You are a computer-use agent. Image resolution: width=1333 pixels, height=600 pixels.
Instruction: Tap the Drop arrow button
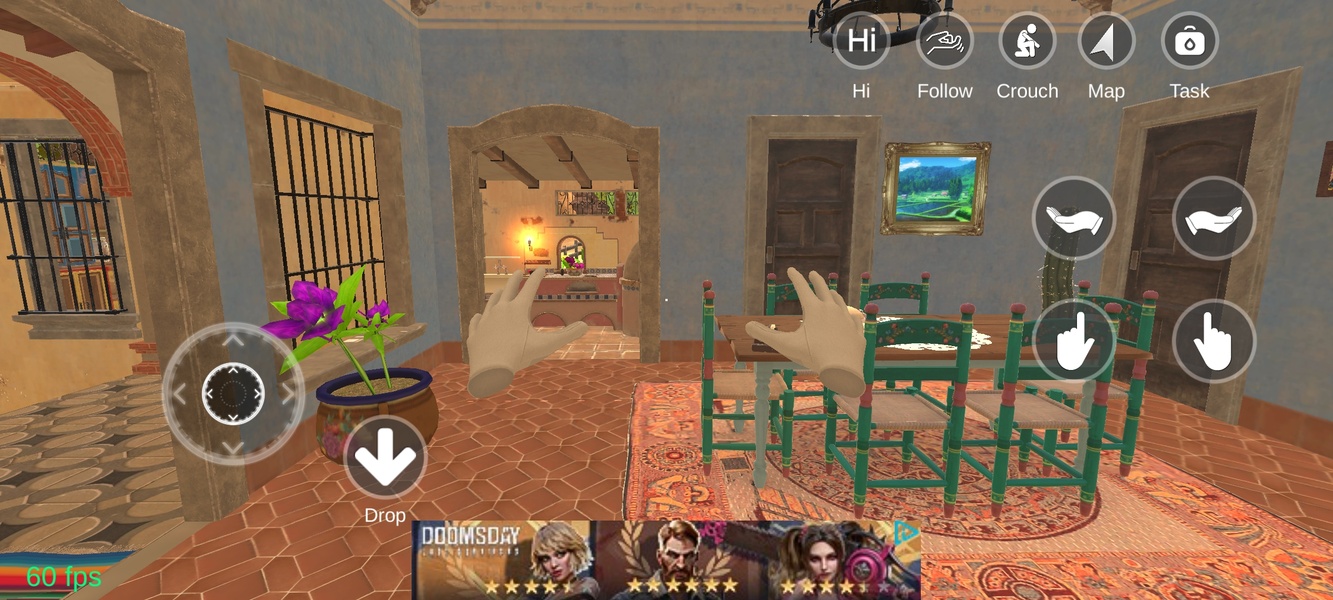(385, 457)
